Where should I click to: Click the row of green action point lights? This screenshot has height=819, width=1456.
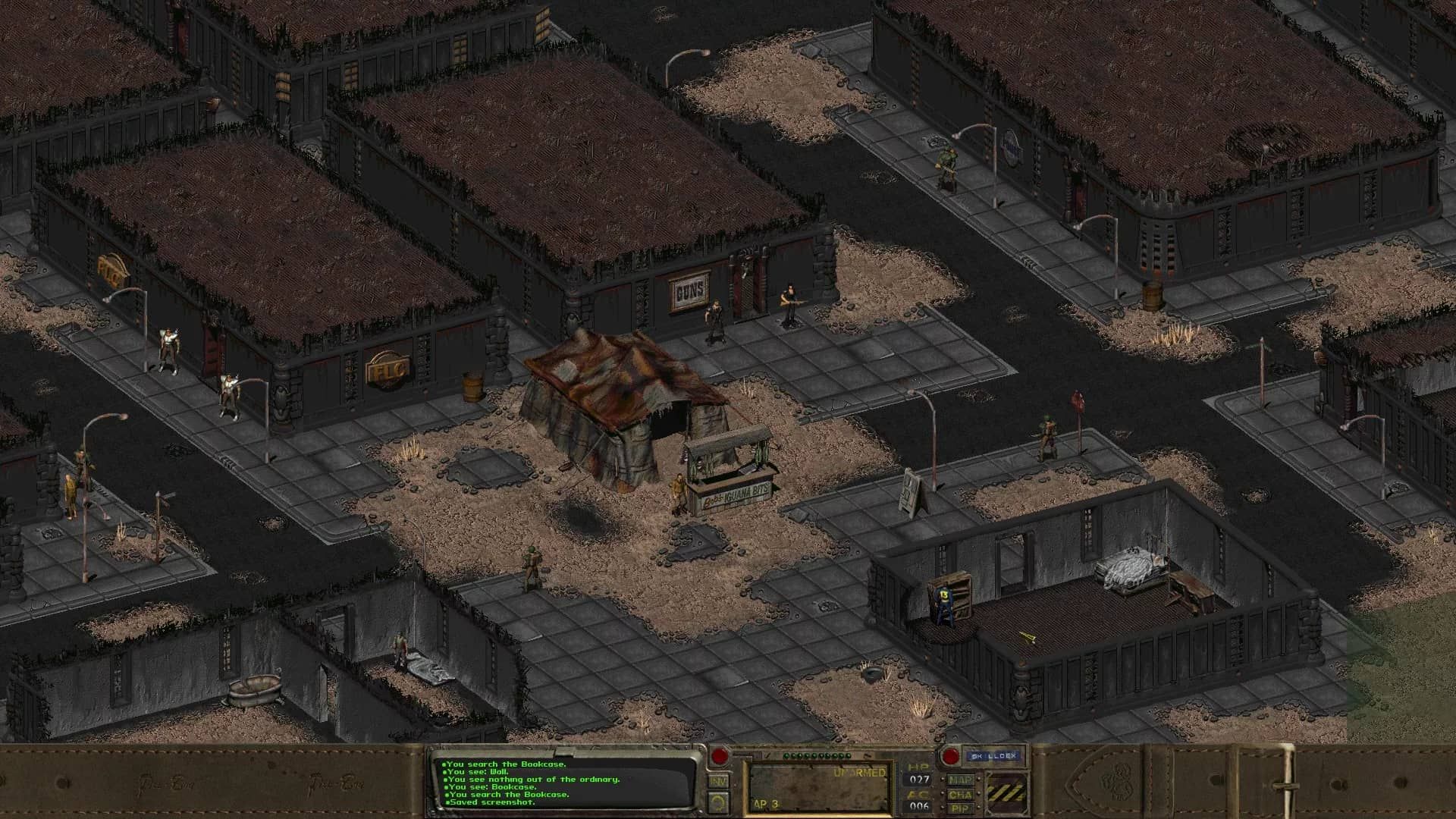point(817,756)
